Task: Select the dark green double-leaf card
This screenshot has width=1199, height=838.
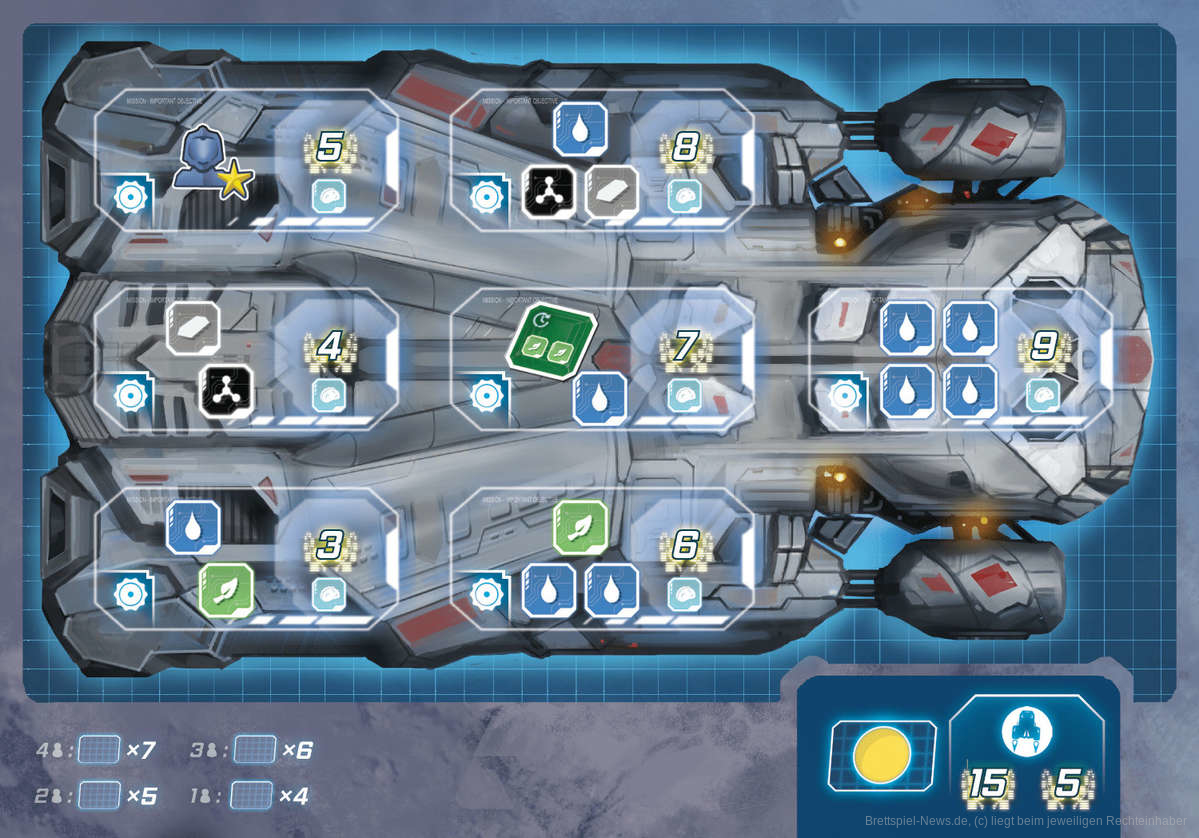Action: coord(551,343)
